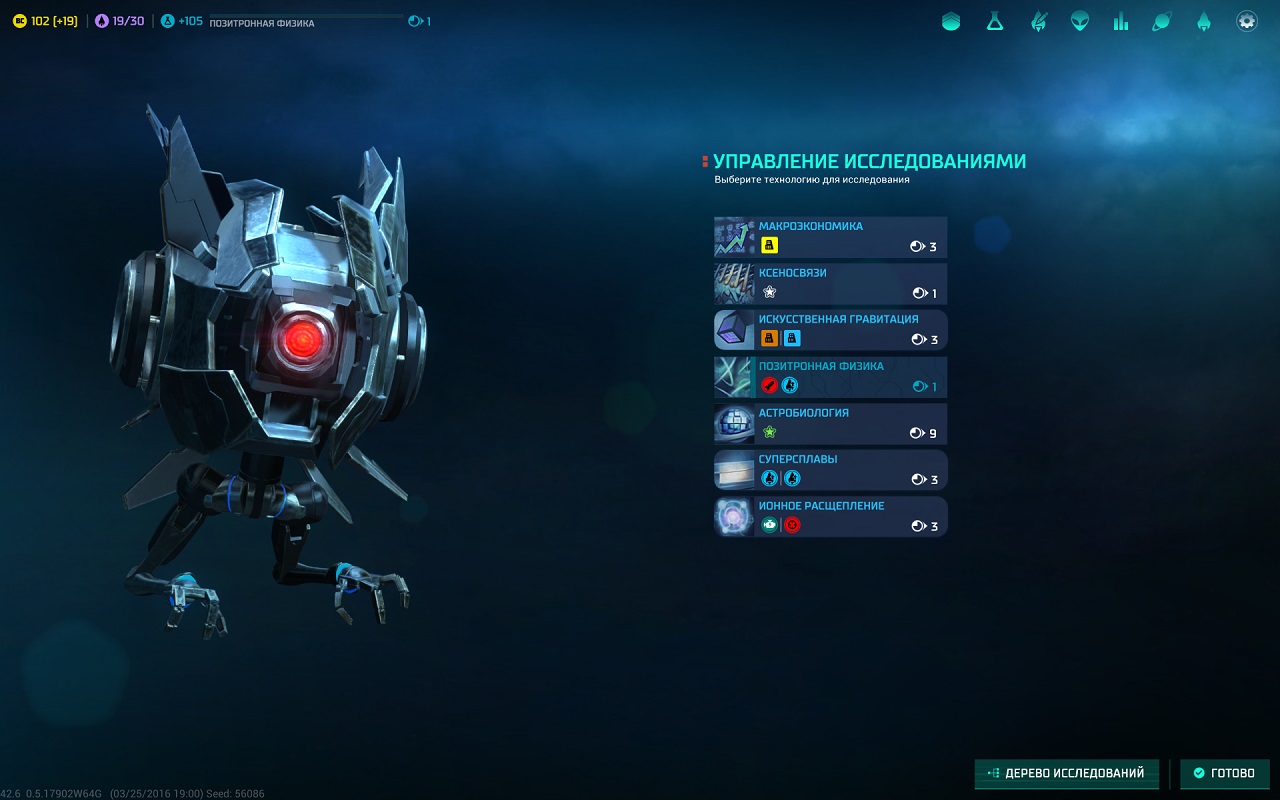Open the Дерево исследований research tree
This screenshot has height=800, width=1280.
[x=1066, y=773]
